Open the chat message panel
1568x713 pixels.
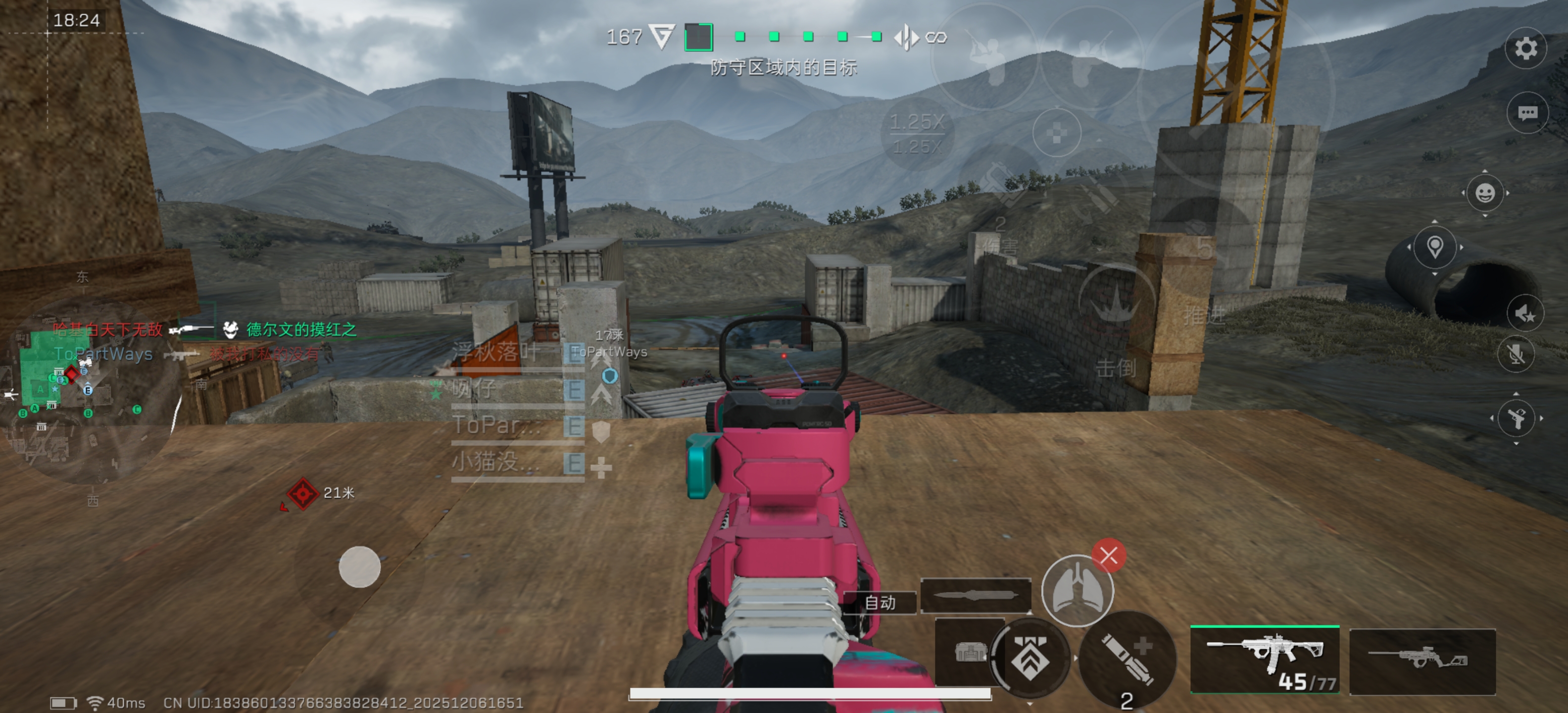(1527, 113)
